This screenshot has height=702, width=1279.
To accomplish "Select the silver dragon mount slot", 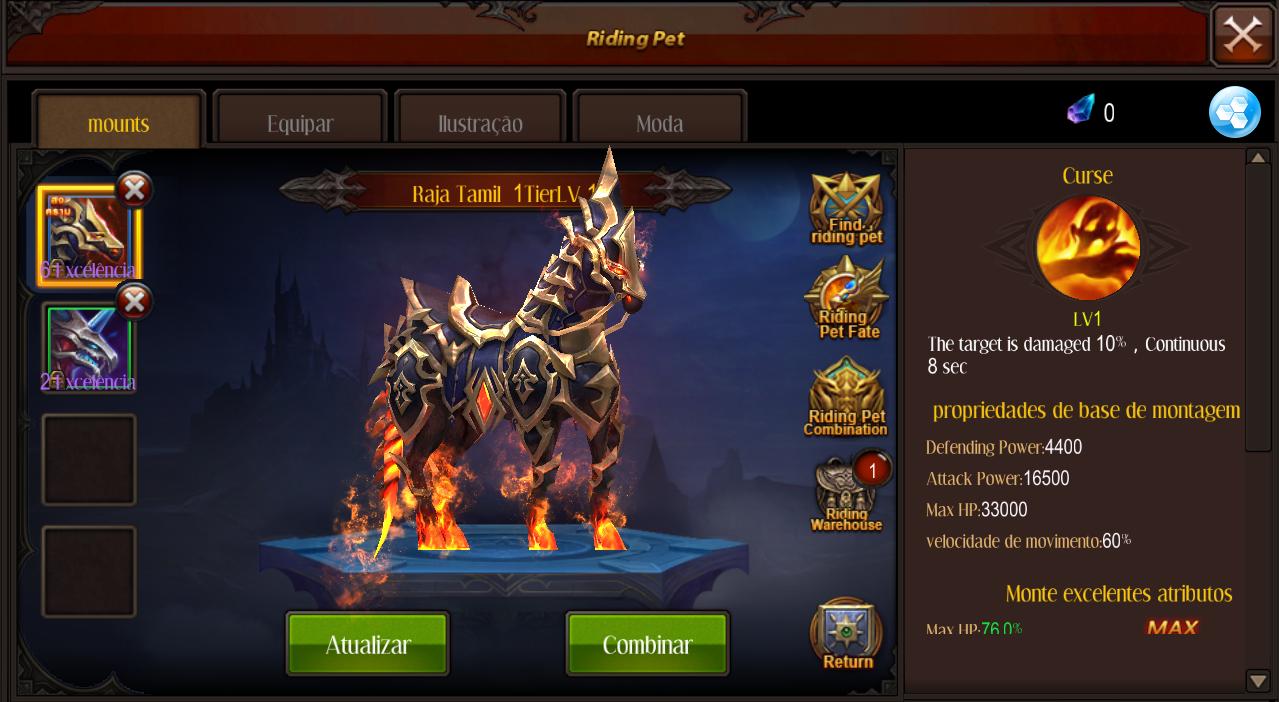I will click(x=88, y=349).
